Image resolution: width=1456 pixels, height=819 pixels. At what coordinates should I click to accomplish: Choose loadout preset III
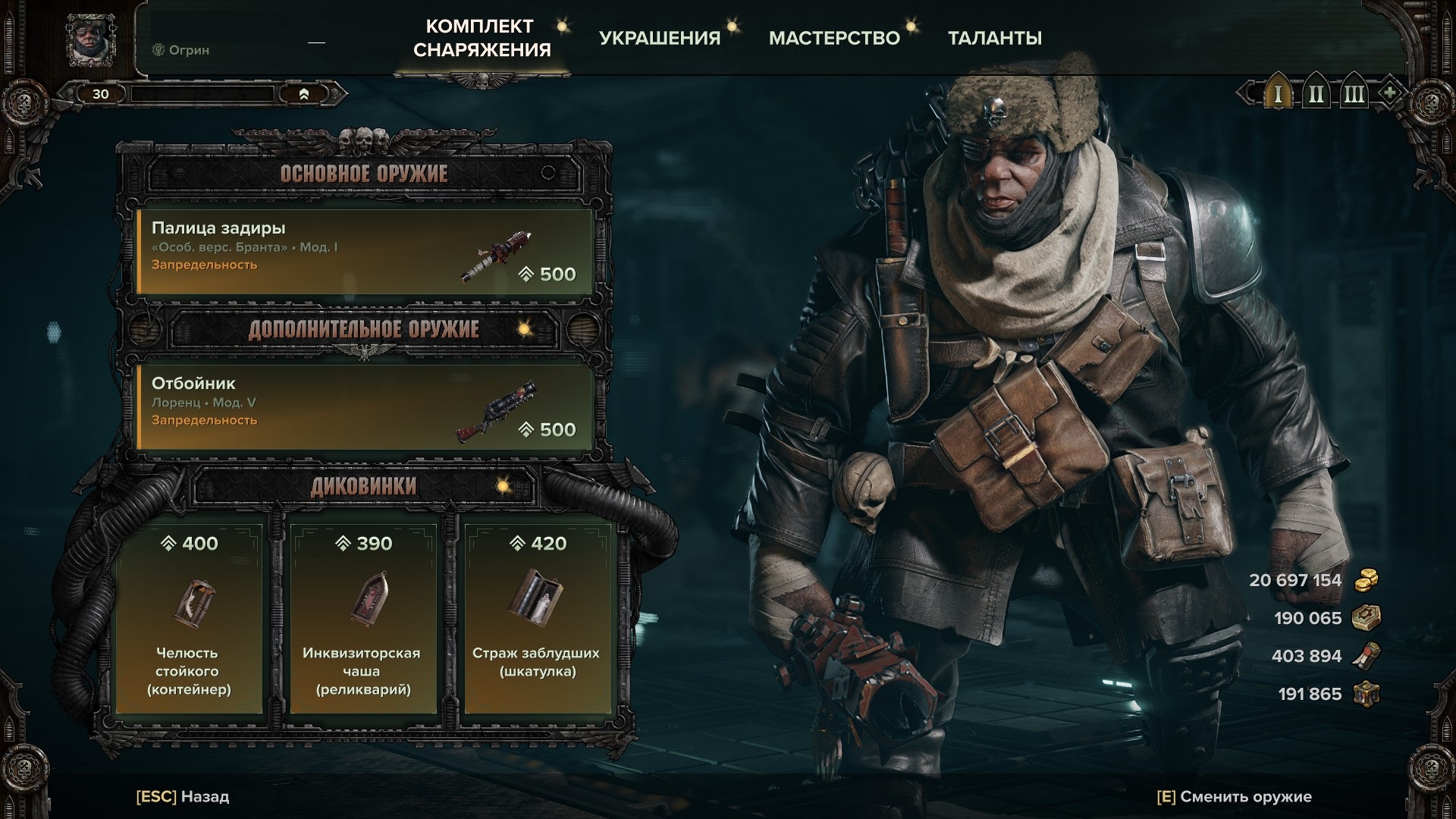[x=1354, y=94]
